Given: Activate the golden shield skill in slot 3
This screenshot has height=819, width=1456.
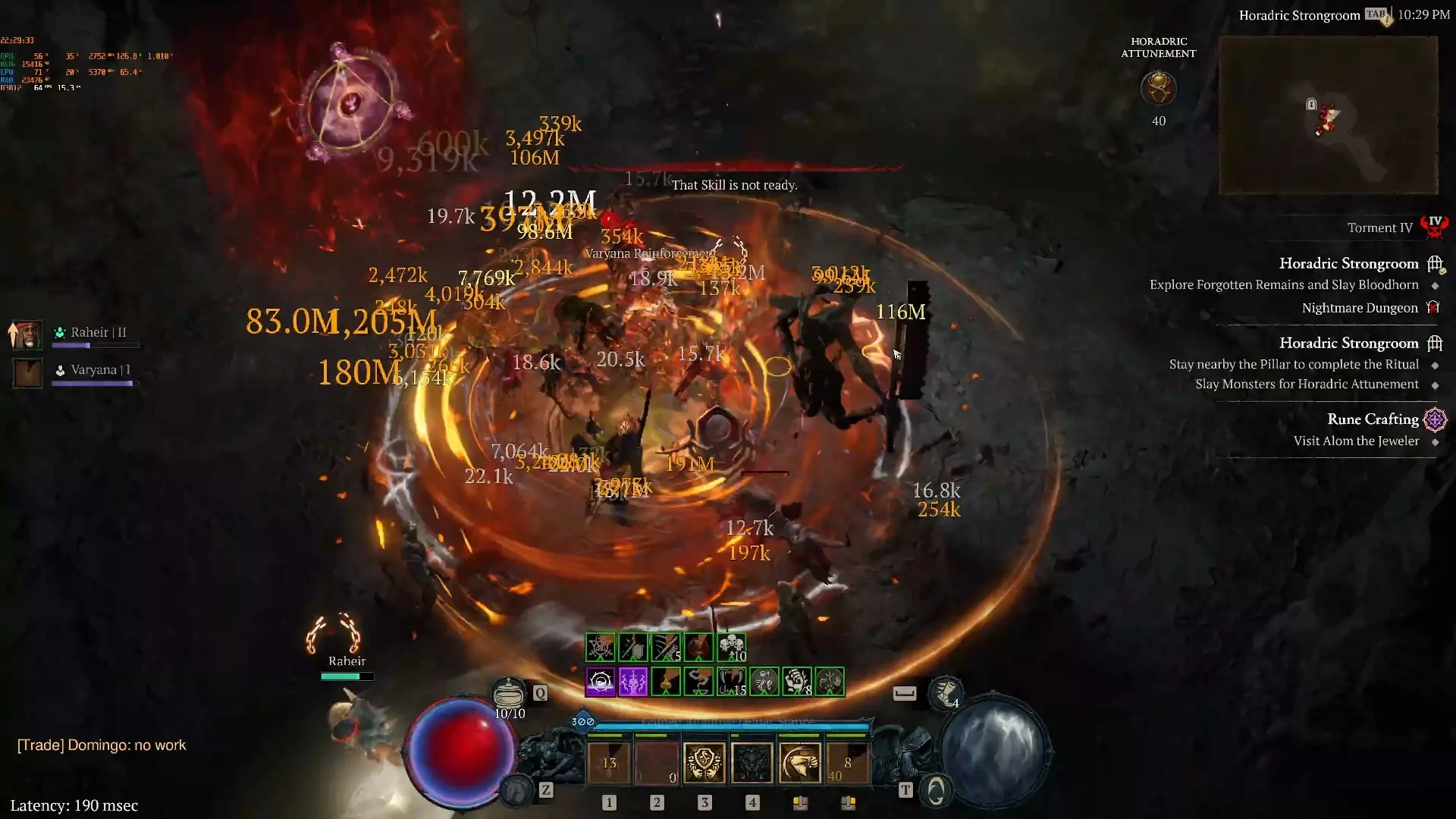Looking at the screenshot, I should click(704, 762).
